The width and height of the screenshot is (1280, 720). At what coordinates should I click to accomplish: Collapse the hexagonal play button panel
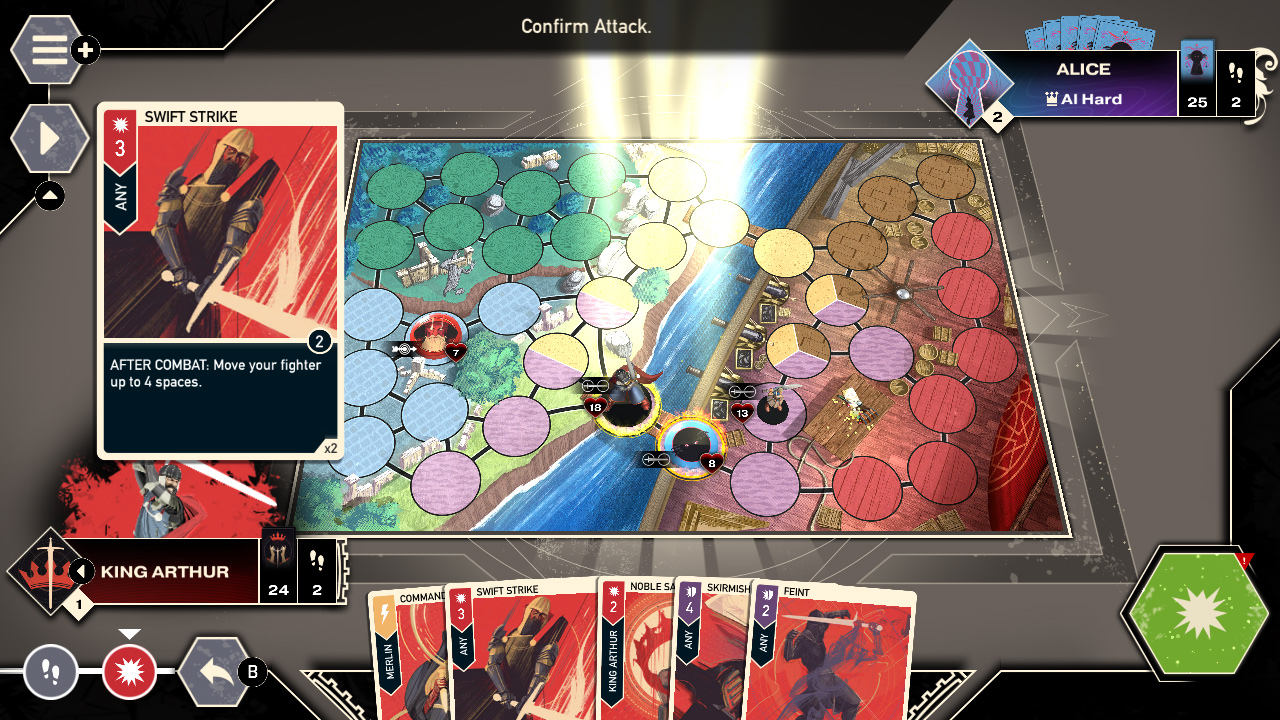point(48,139)
